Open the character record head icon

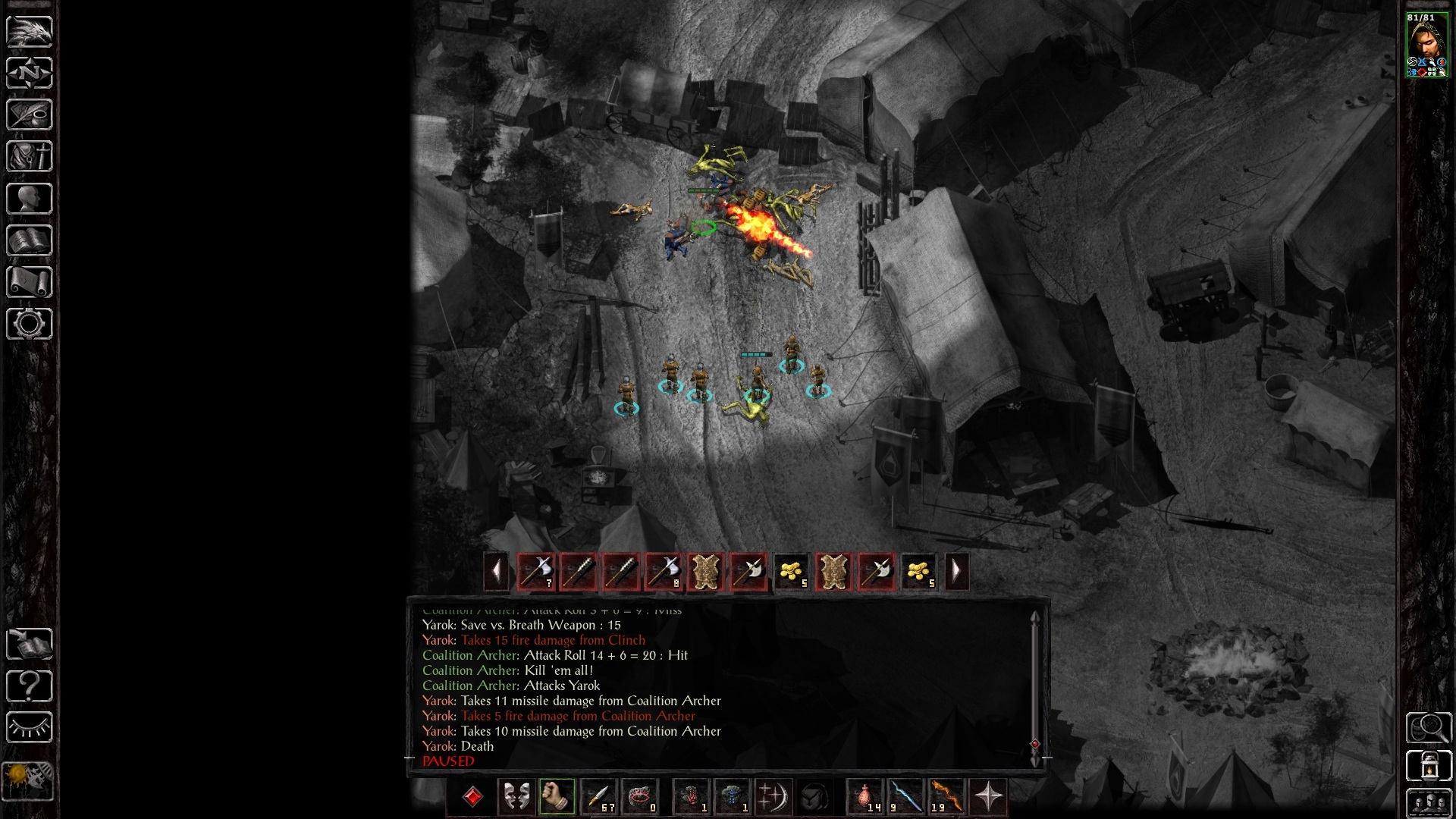point(30,199)
